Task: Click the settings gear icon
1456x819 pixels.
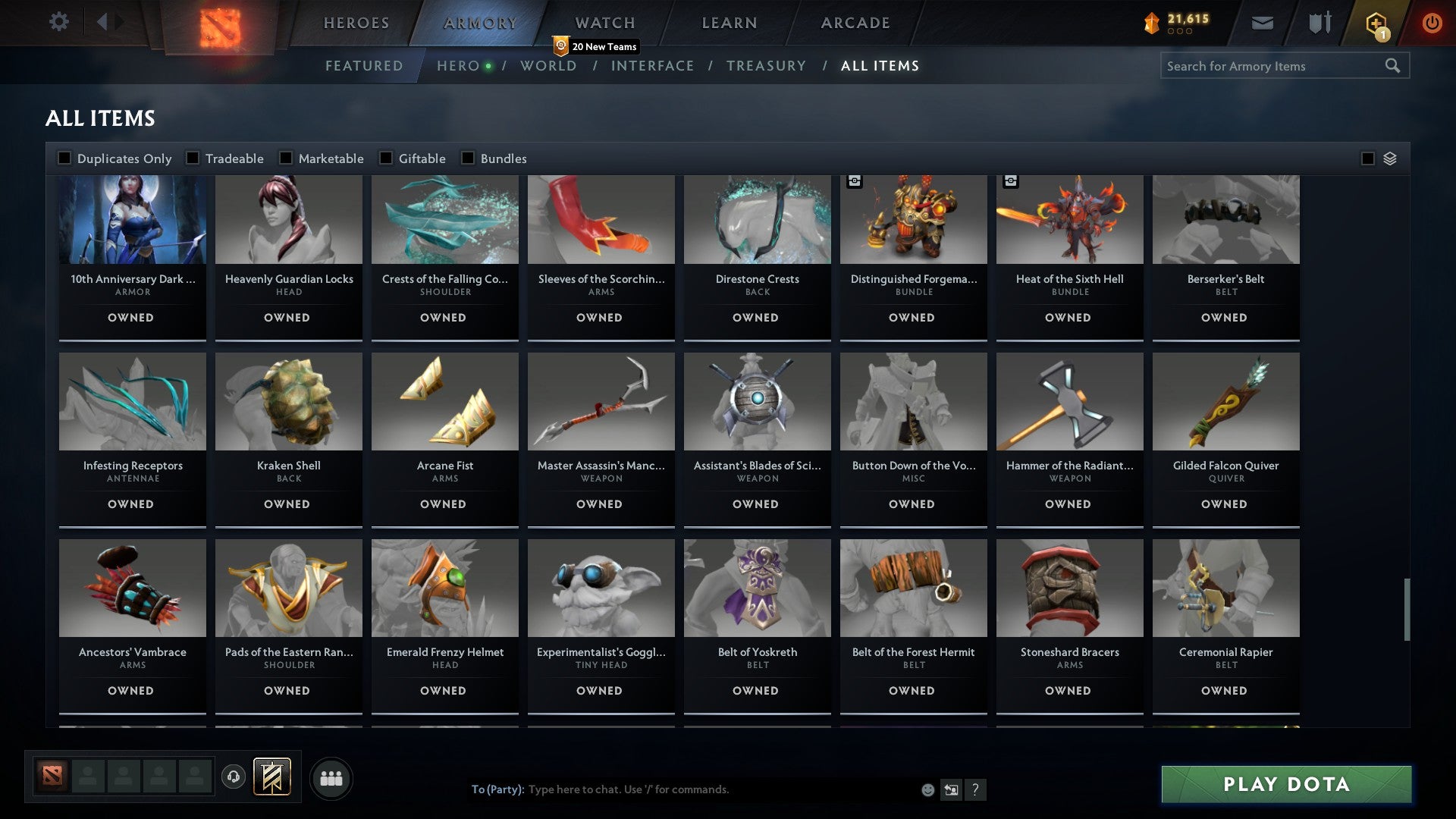Action: coord(58,22)
